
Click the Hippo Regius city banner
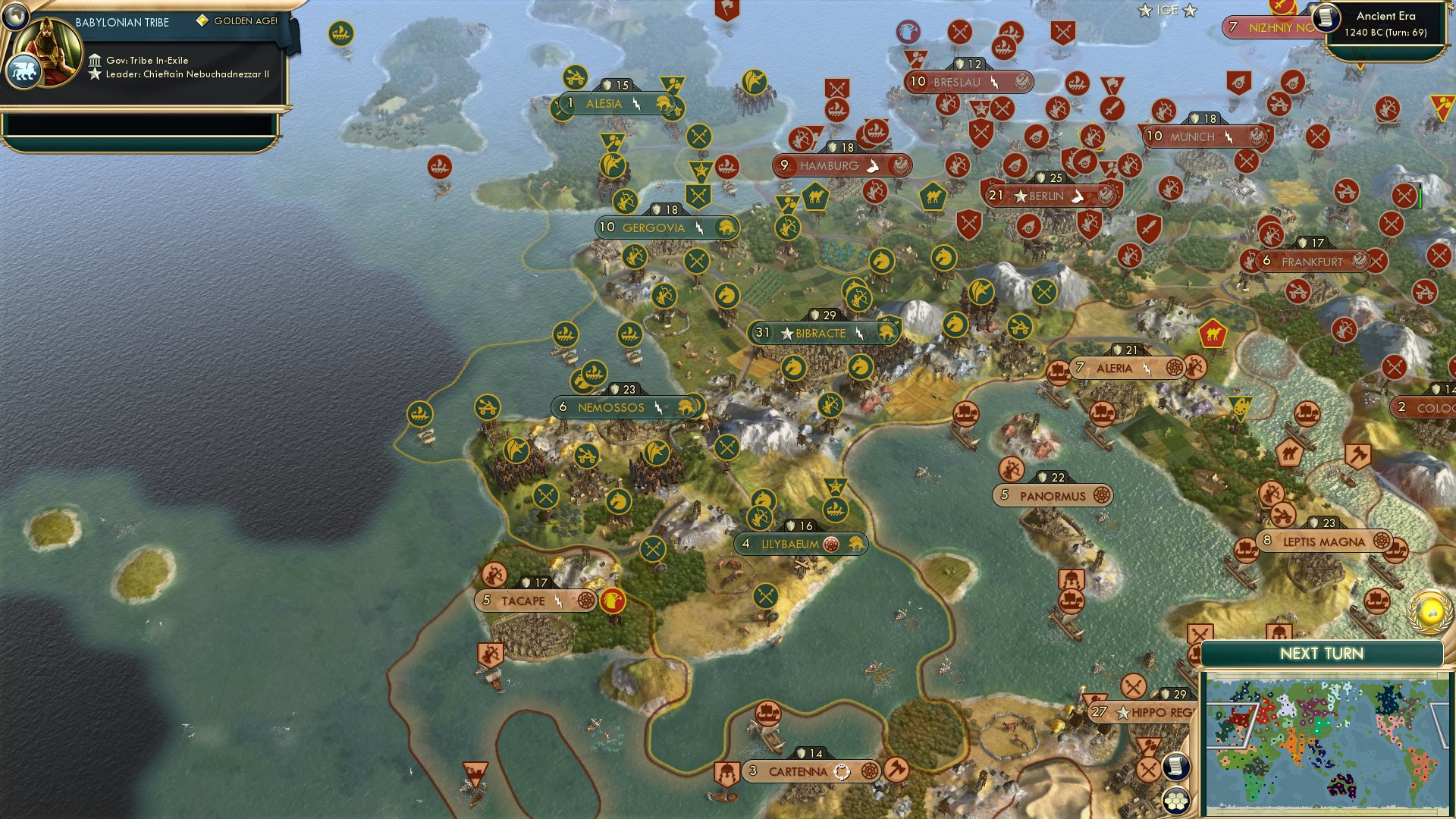(x=1145, y=712)
